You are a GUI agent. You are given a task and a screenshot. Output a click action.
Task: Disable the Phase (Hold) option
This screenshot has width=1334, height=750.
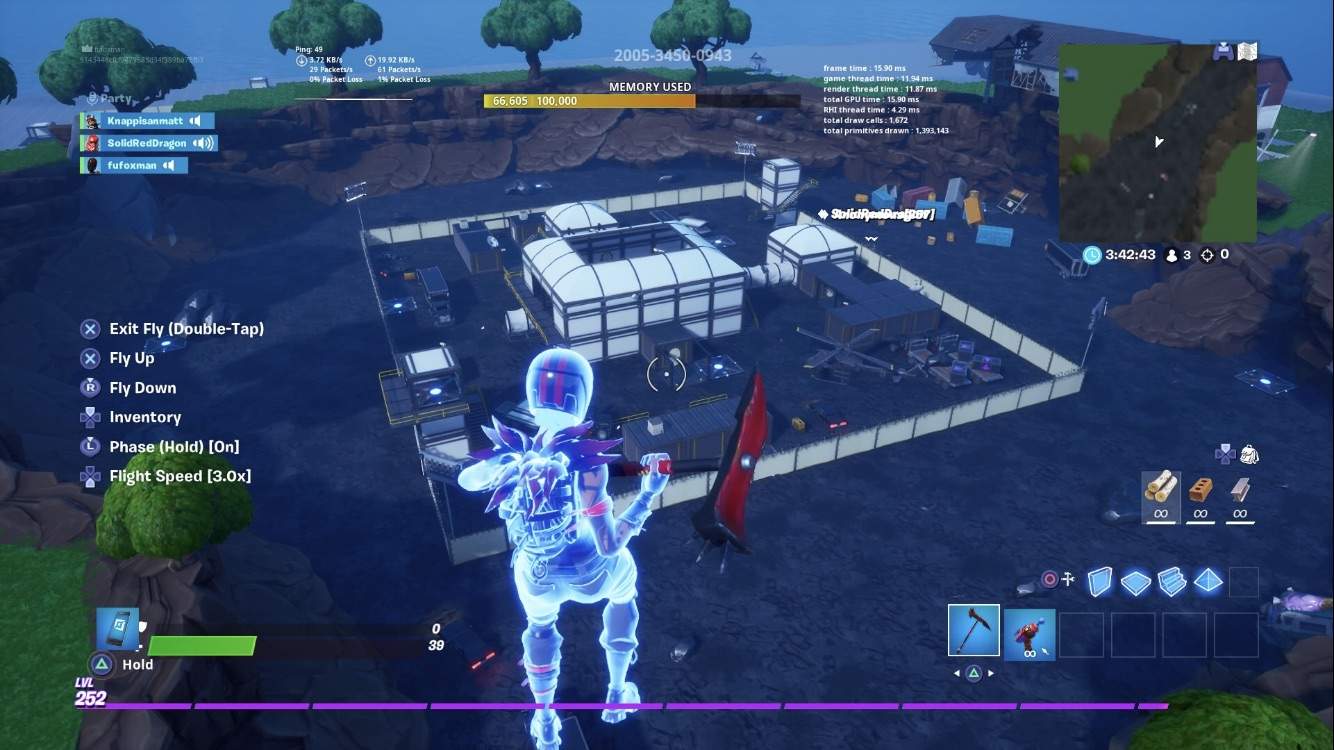tap(176, 446)
